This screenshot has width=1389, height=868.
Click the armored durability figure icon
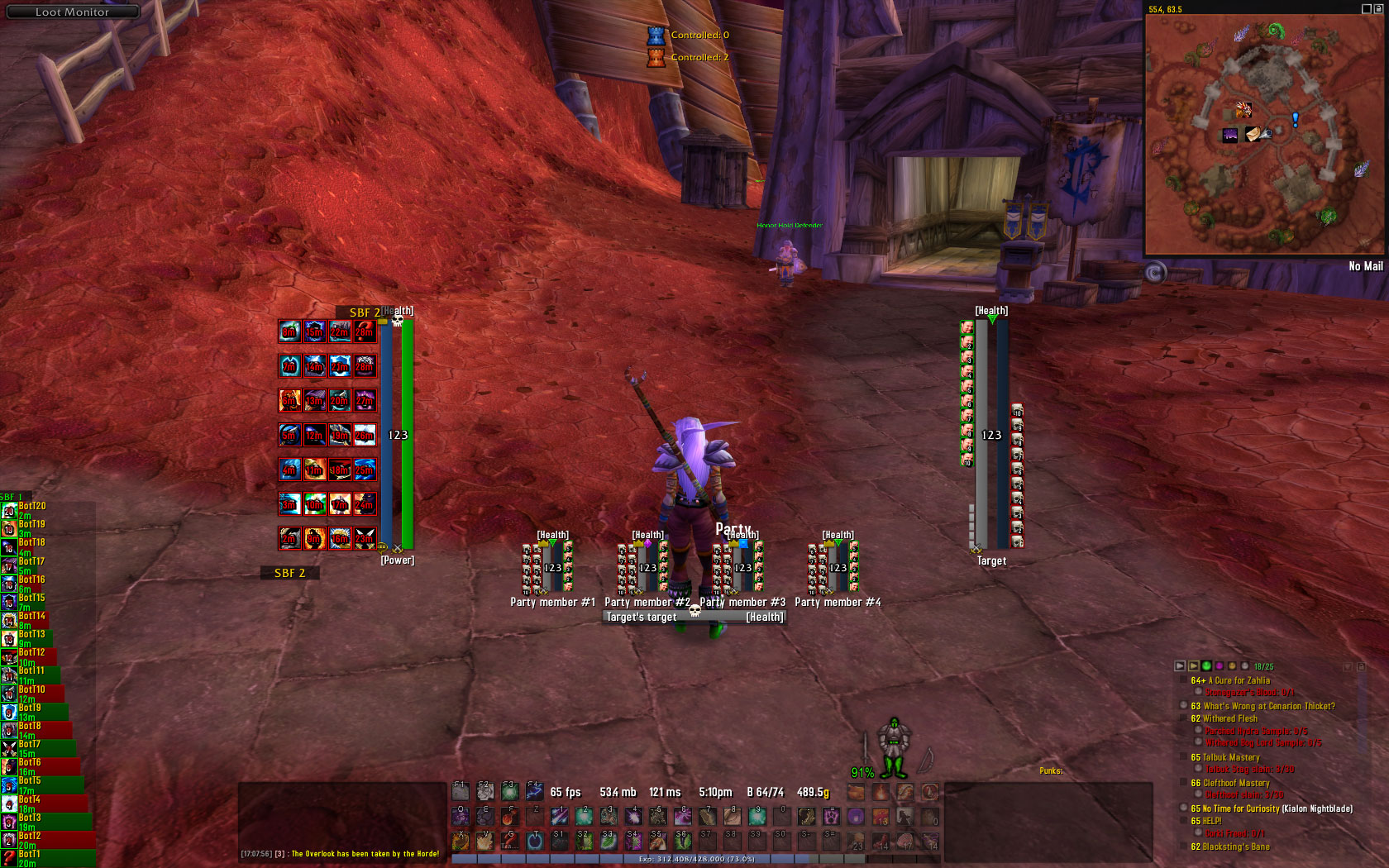pyautogui.click(x=894, y=747)
